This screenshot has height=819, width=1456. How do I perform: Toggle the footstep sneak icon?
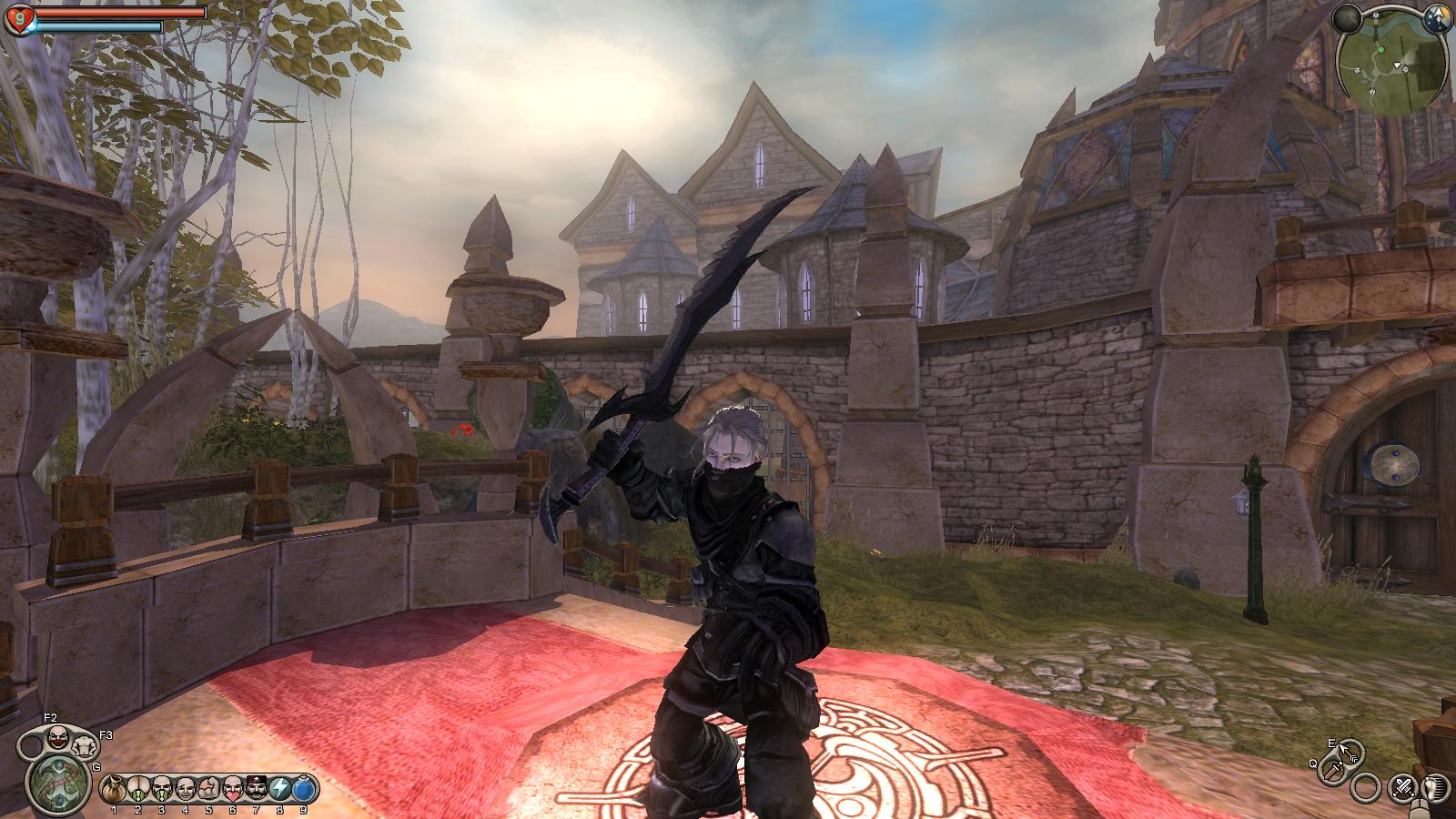[x=1435, y=786]
